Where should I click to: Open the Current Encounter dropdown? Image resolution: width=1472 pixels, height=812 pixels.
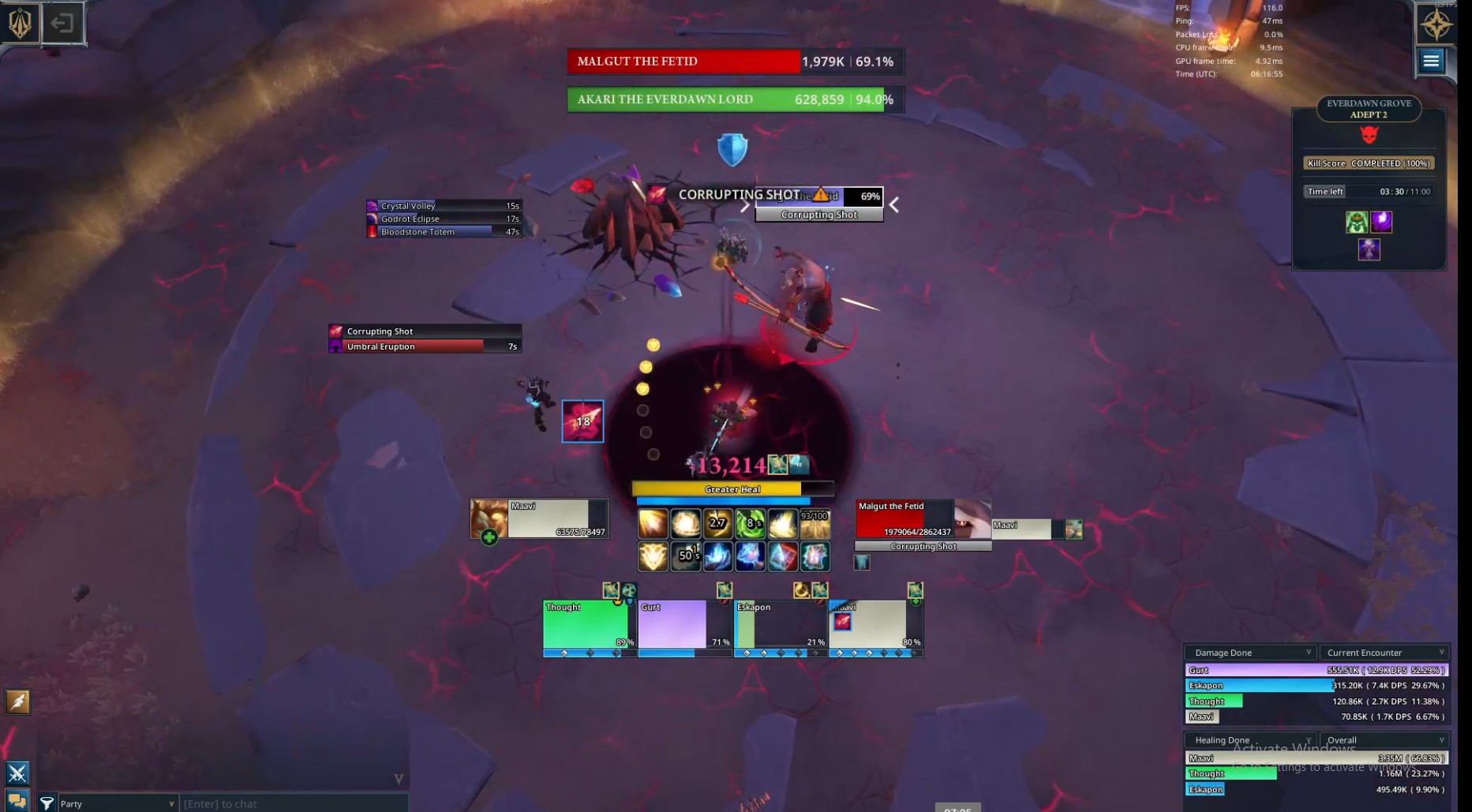(x=1384, y=653)
